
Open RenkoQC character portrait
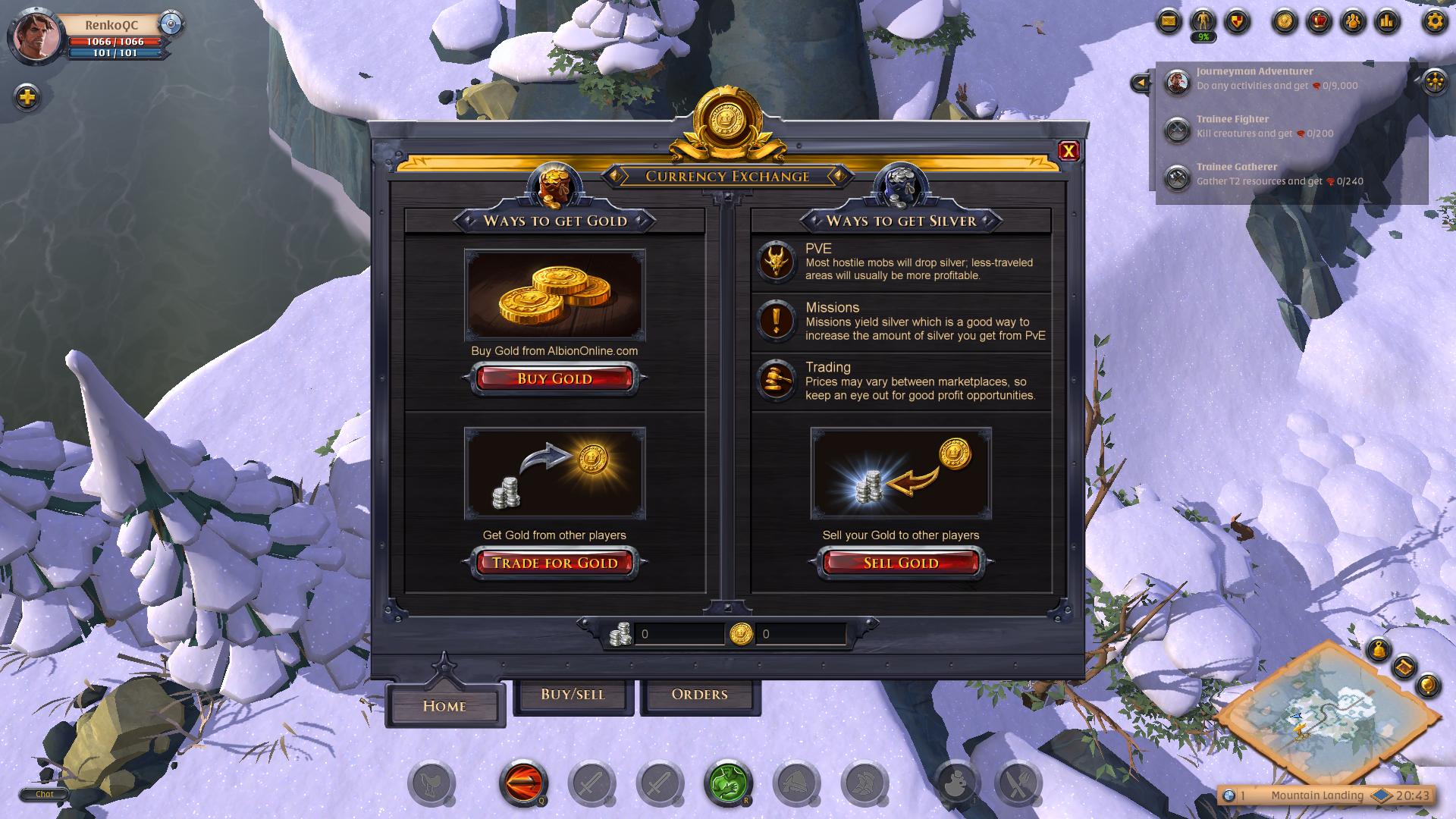tap(35, 35)
